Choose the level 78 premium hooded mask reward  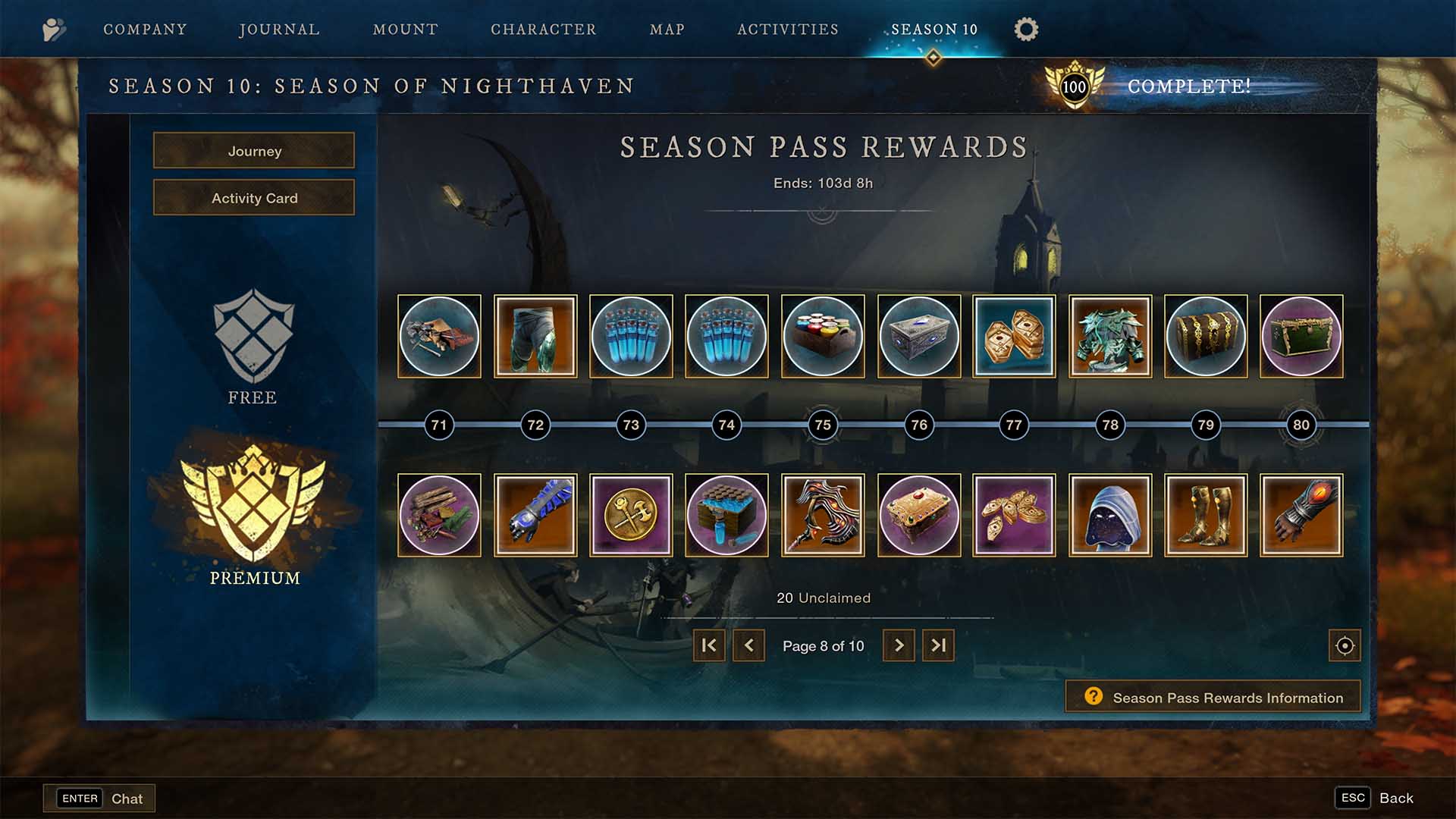tap(1110, 515)
